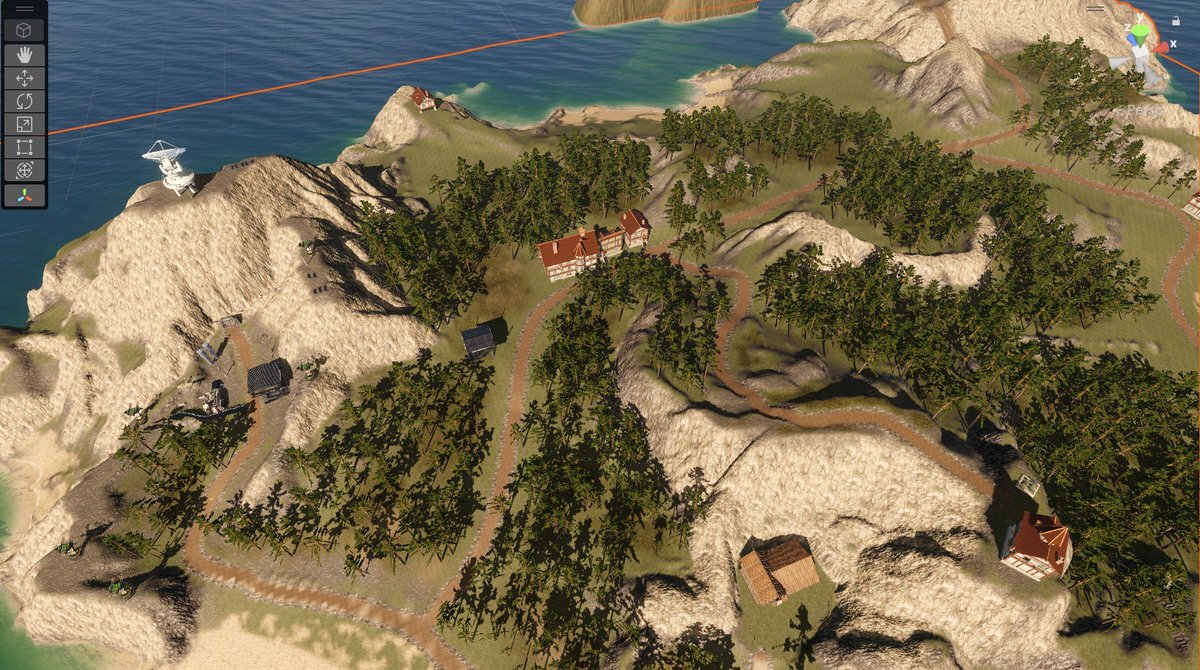The image size is (1200, 670).
Task: Open the custom editor tools button
Action: [x=24, y=195]
